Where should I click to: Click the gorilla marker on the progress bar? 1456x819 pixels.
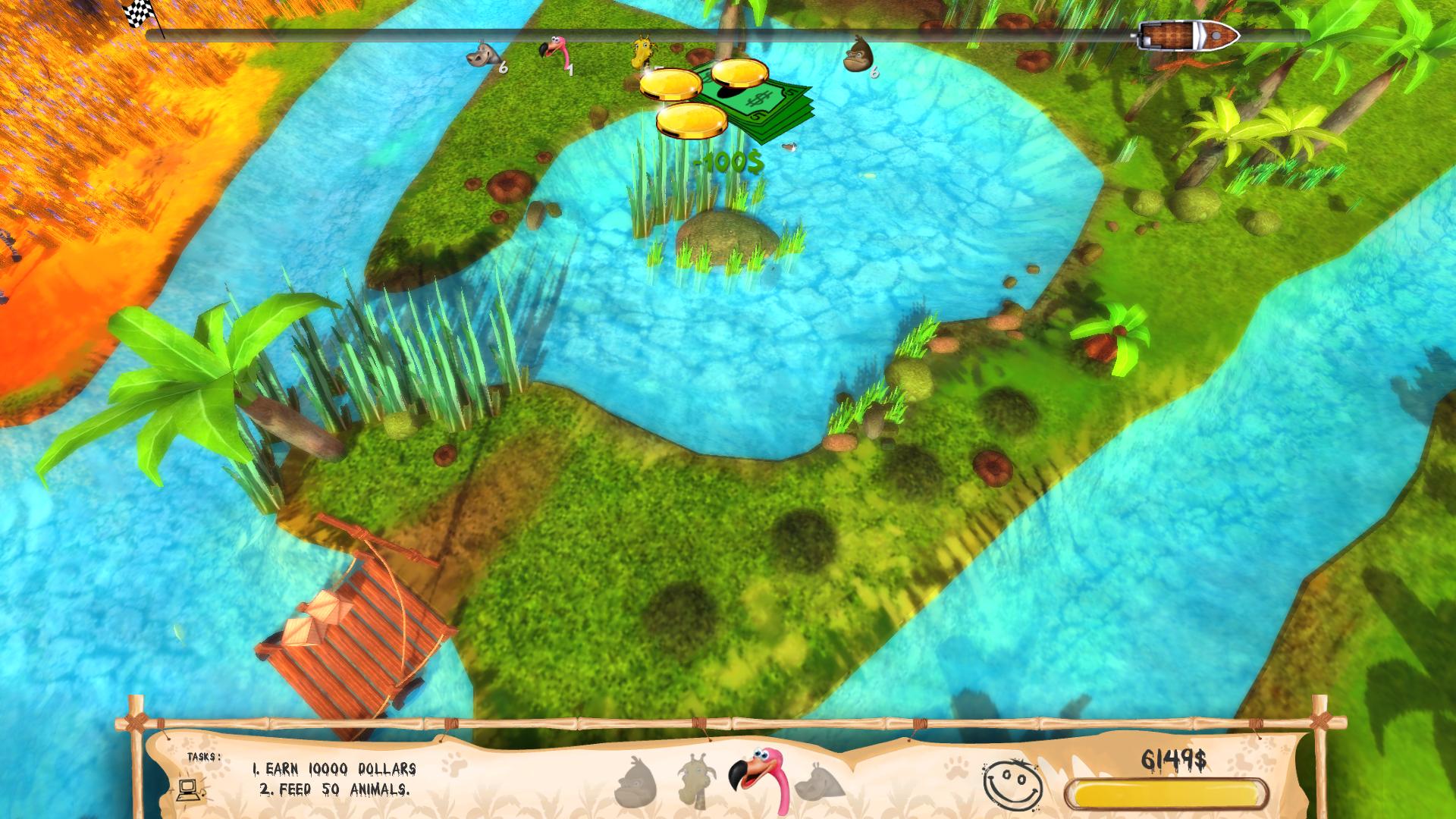pos(859,53)
